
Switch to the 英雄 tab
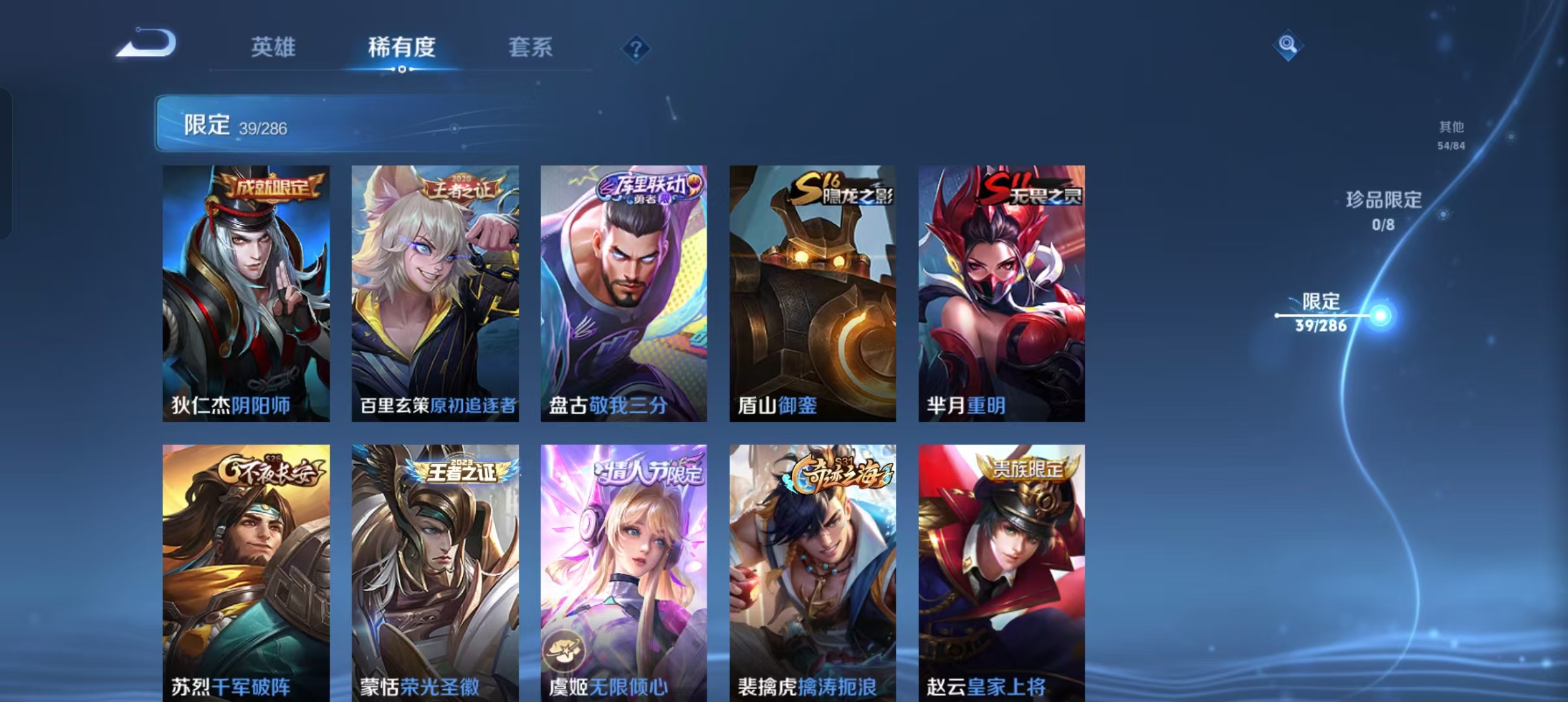(272, 47)
